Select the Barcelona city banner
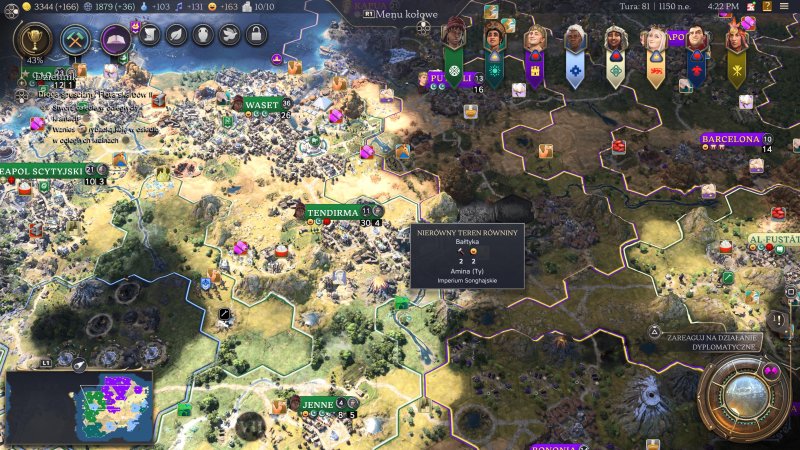Screen dimensions: 800x450 point(731,139)
